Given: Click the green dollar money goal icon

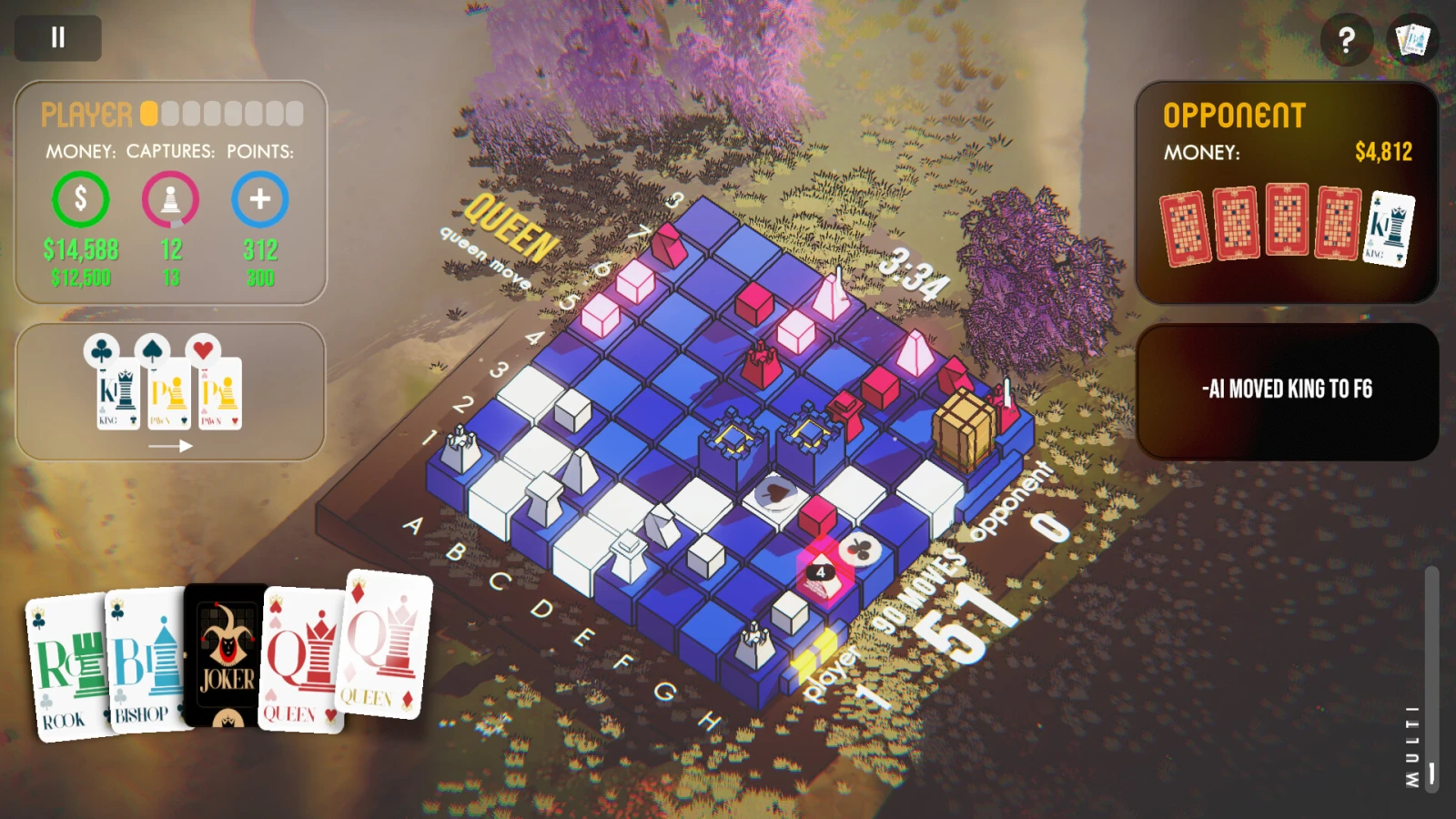Looking at the screenshot, I should click(x=80, y=199).
